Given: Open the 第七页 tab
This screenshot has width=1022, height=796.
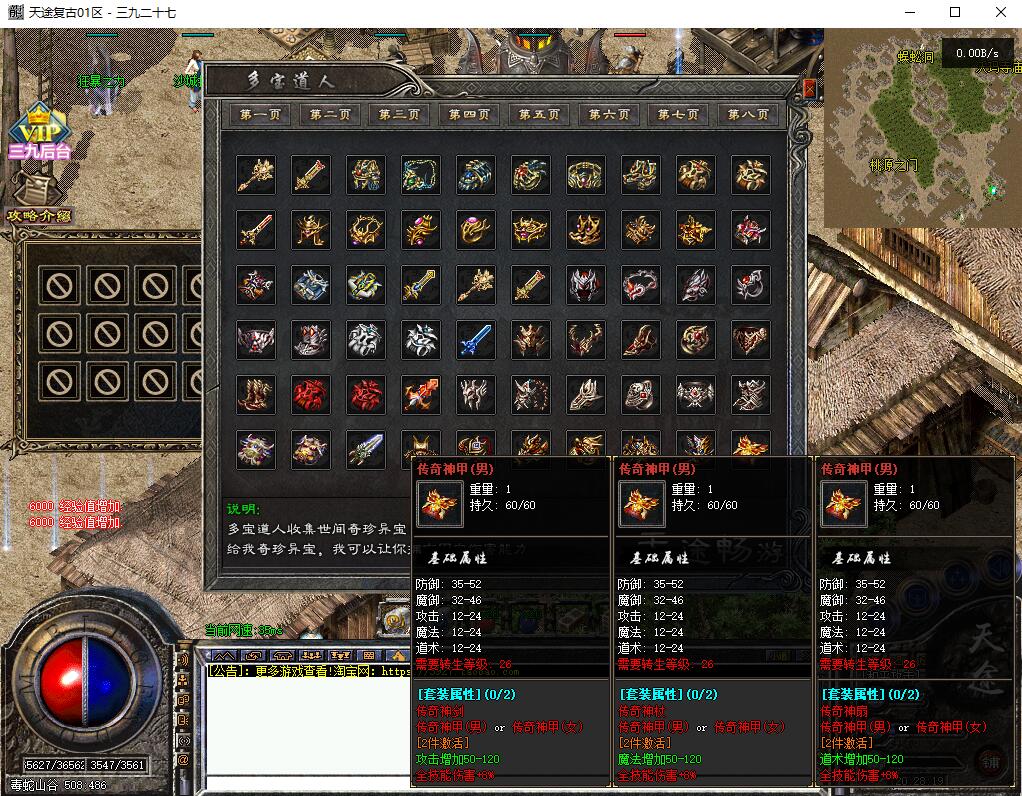Looking at the screenshot, I should (678, 115).
